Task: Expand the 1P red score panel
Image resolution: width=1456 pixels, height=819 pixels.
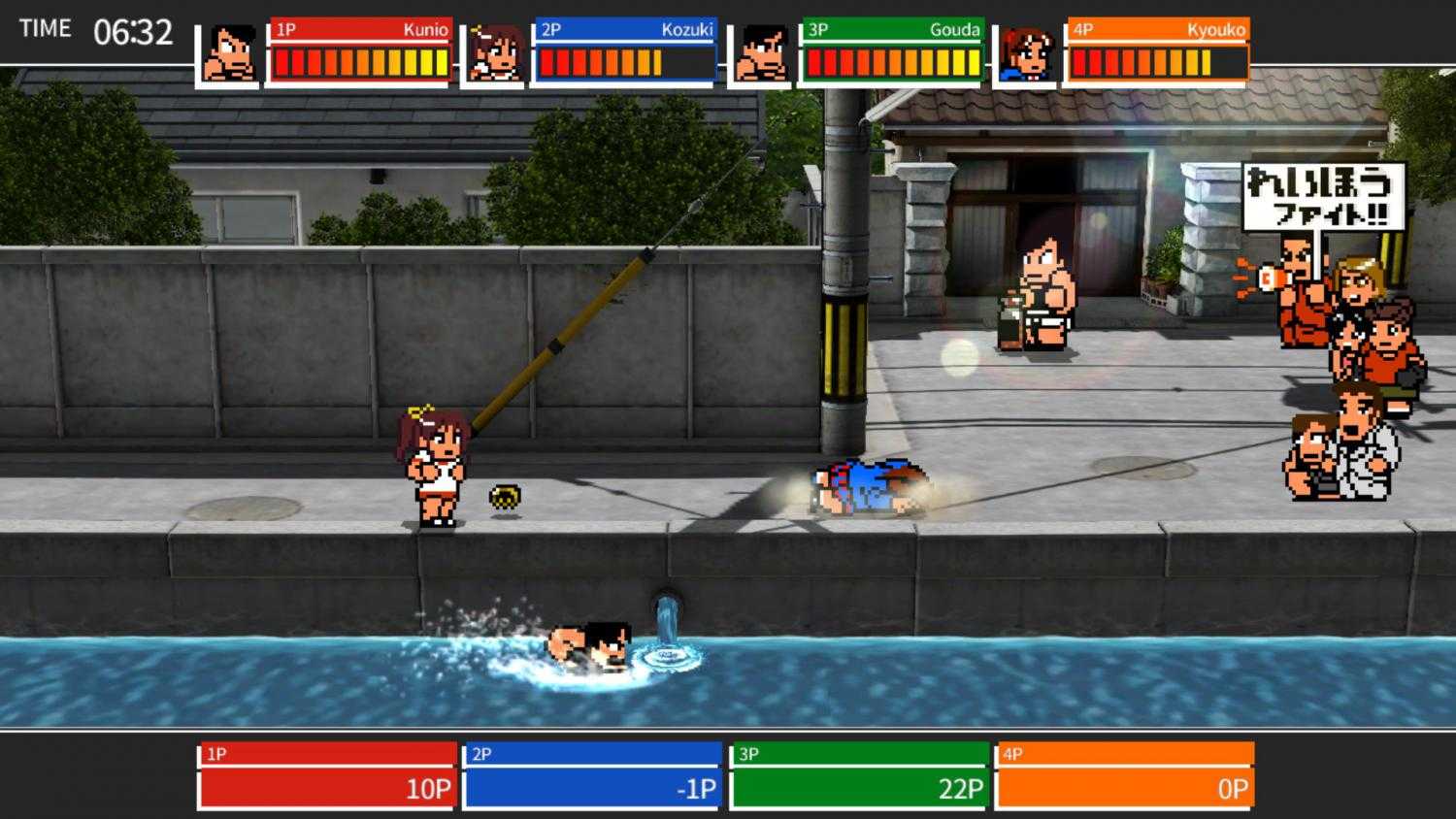Action: click(325, 776)
